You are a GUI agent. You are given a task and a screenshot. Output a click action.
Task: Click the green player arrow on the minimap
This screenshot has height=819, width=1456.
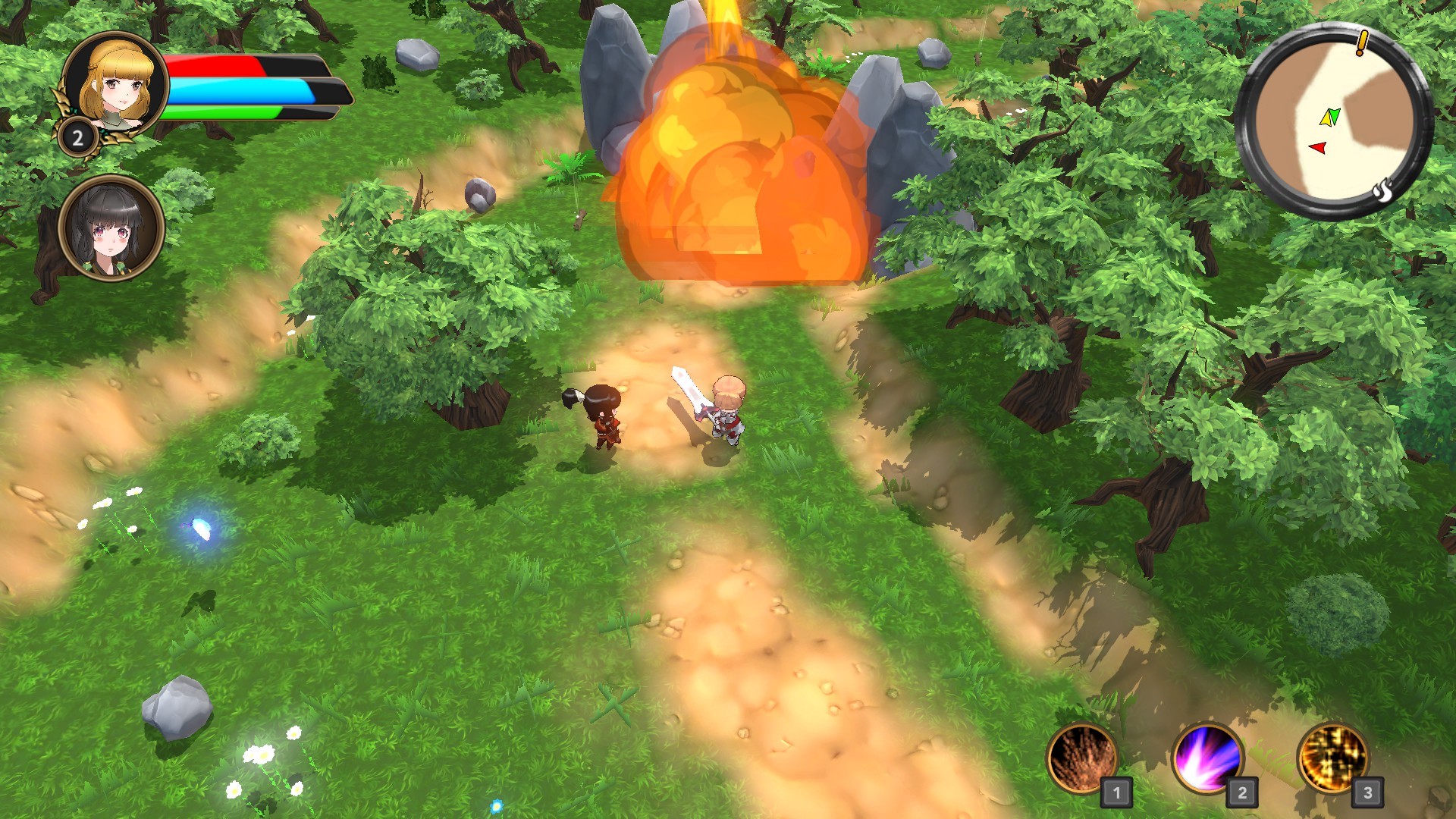tap(1335, 115)
